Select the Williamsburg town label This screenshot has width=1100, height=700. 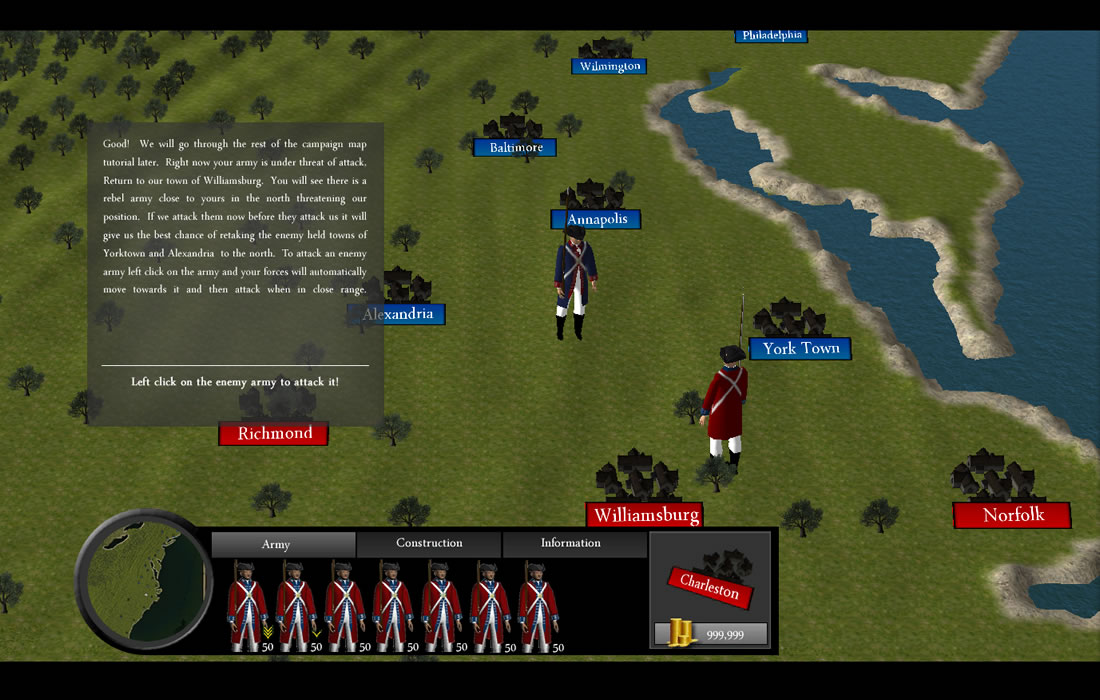pyautogui.click(x=644, y=515)
